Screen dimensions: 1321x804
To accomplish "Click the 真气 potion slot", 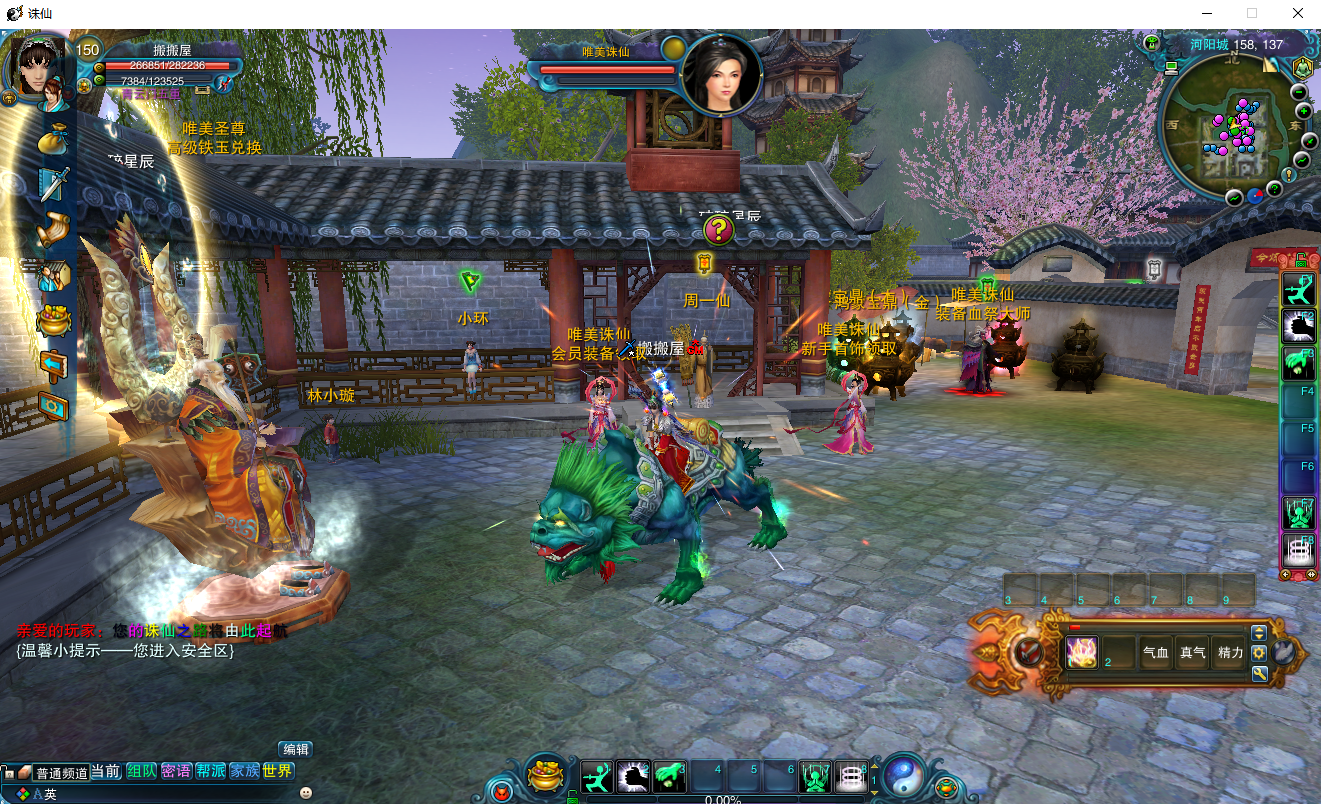I will (x=1193, y=653).
